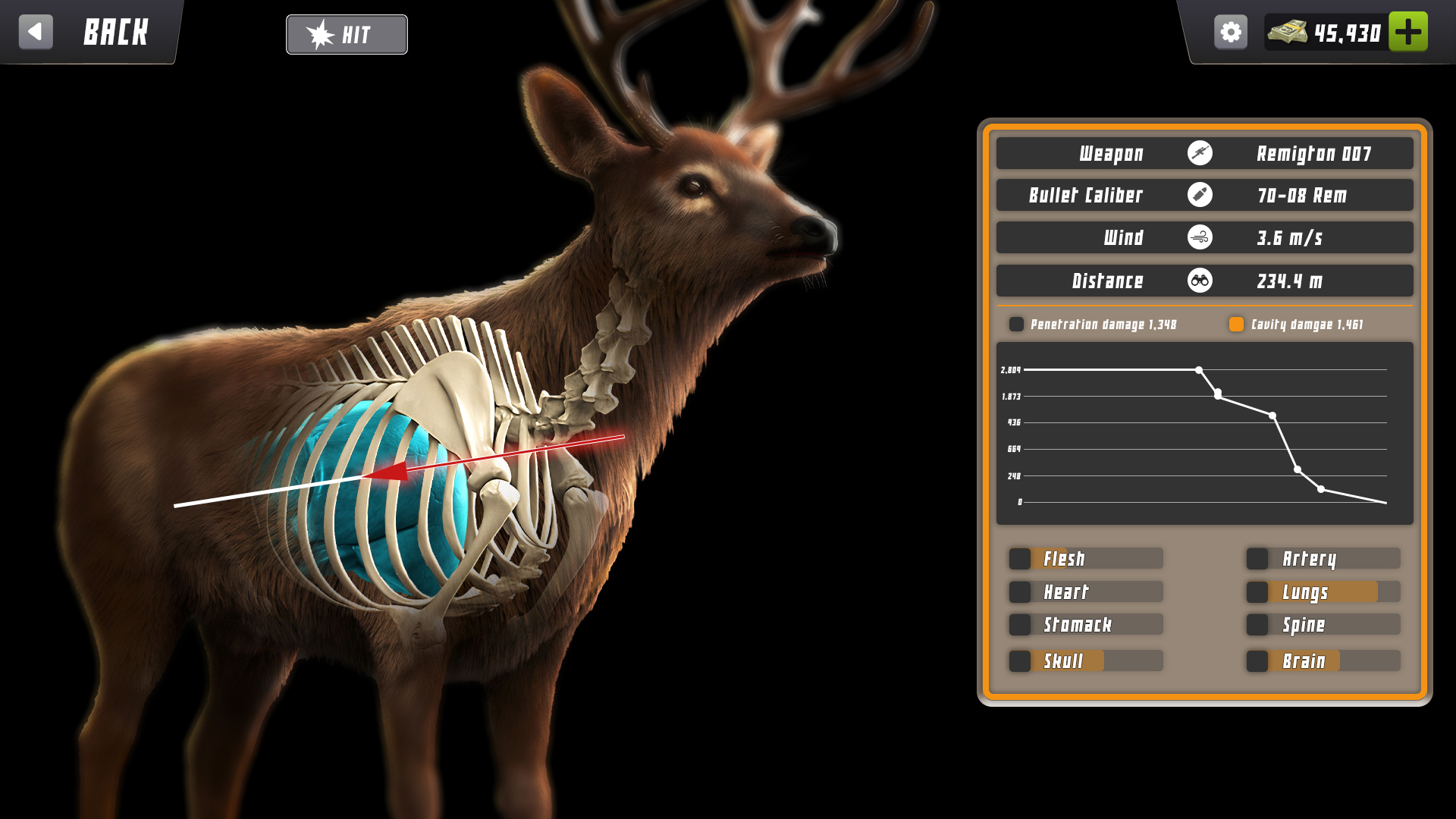Open the settings gear
The height and width of the screenshot is (819, 1456).
pyautogui.click(x=1231, y=31)
